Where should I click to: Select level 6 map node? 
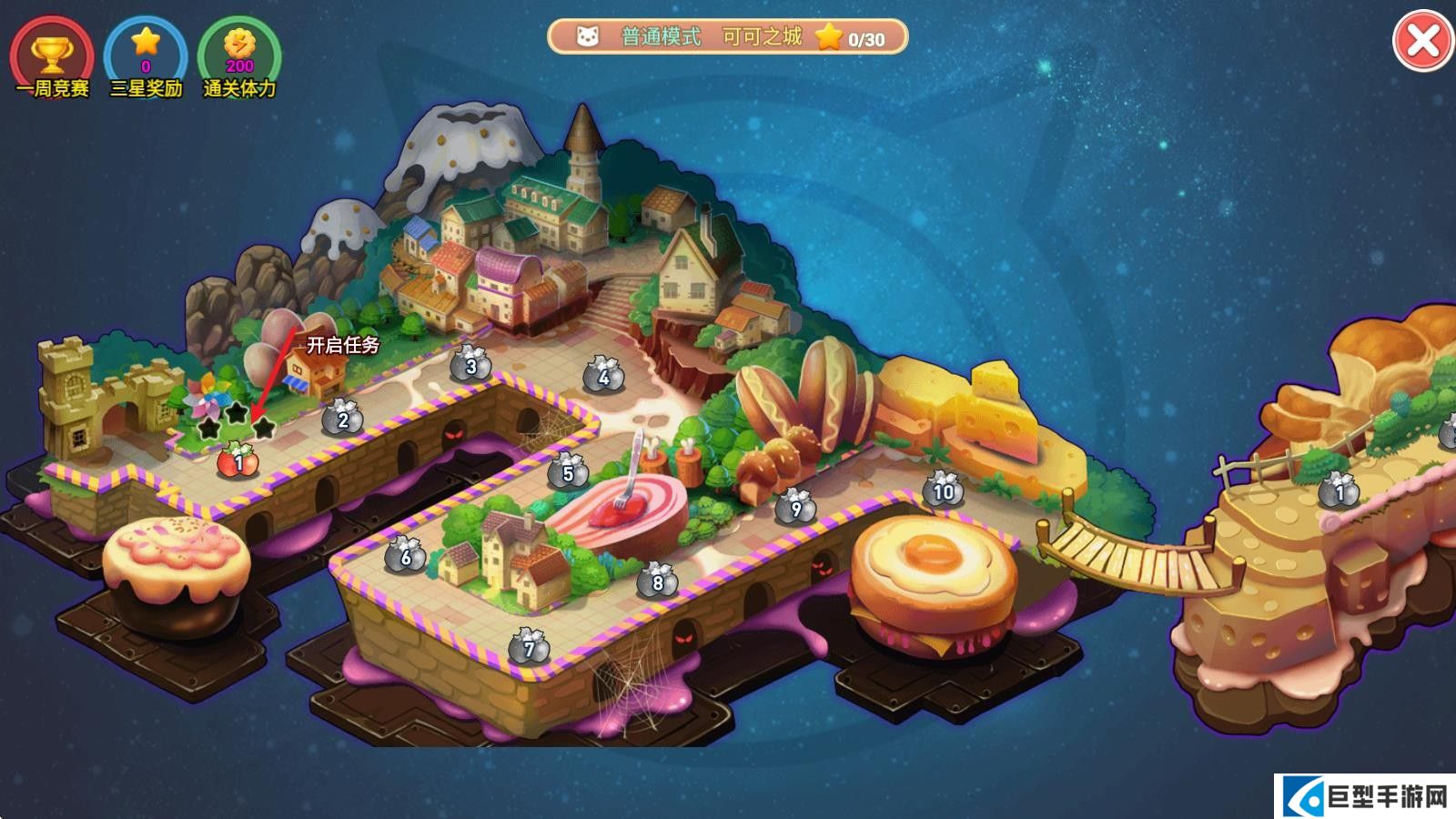[x=406, y=555]
